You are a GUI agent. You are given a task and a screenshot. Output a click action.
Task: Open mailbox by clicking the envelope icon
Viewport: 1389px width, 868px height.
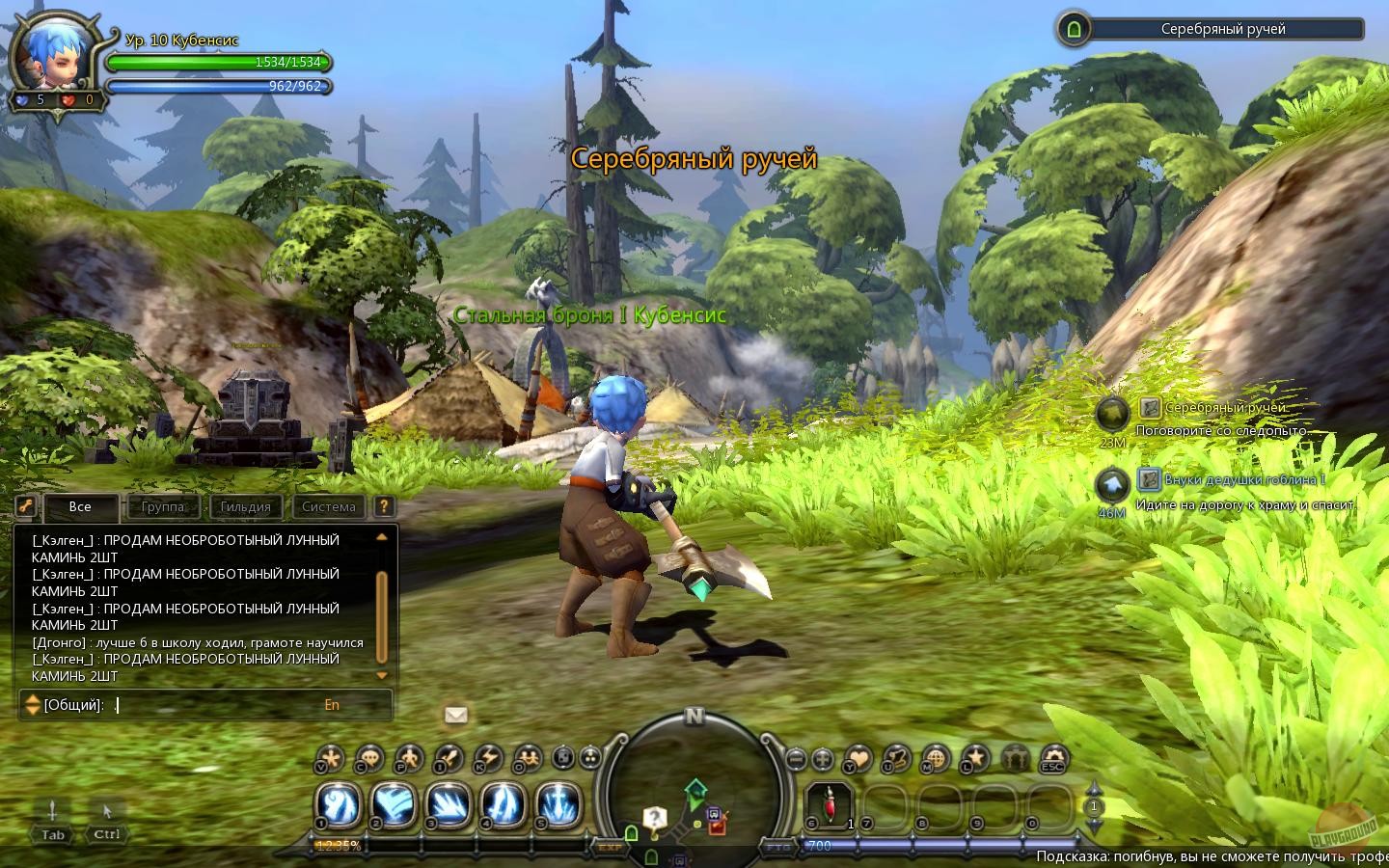456,715
